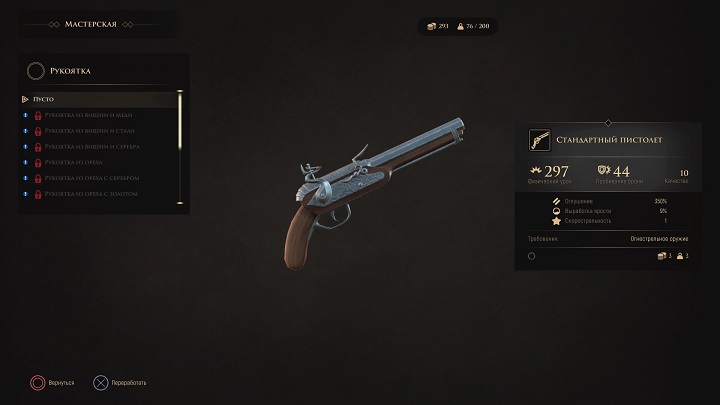Select "Рукоятка из ореха с серебром" option
This screenshot has height=405, width=720.
(x=91, y=177)
